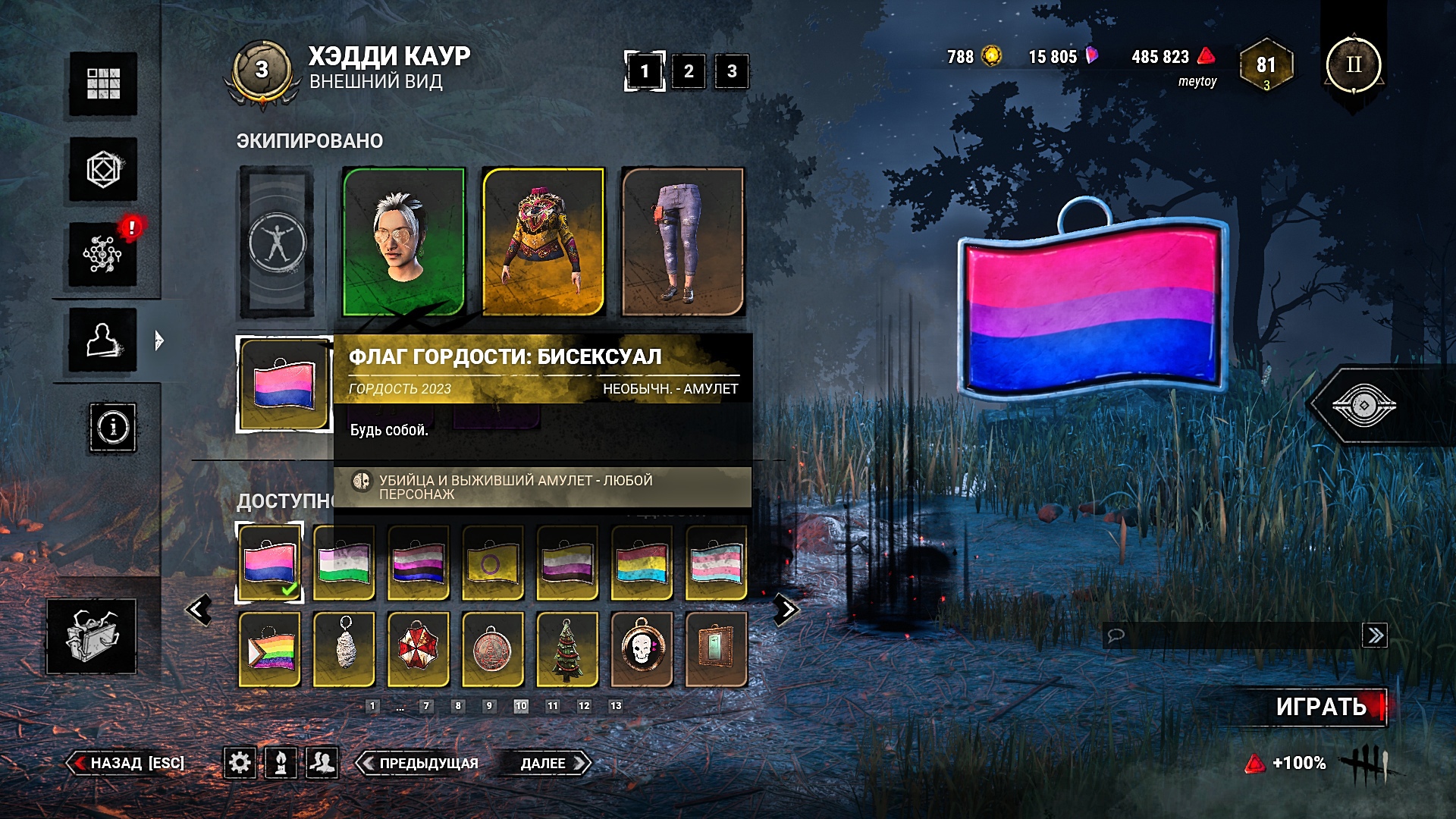Screen dimensions: 1456x819
Task: Pick the pansexual pride flag charm
Action: (642, 563)
